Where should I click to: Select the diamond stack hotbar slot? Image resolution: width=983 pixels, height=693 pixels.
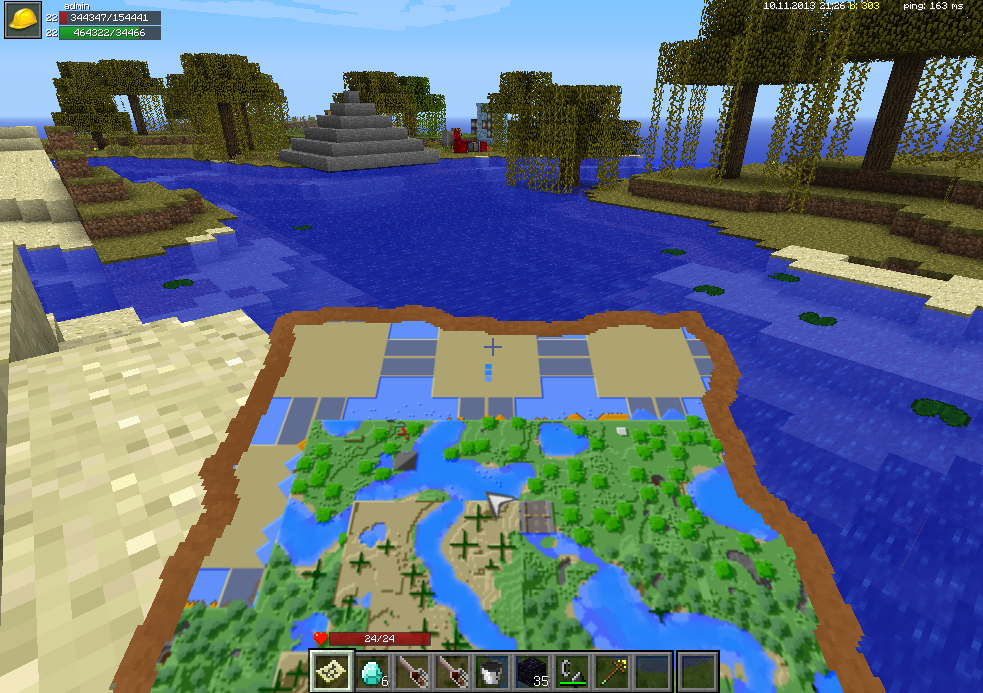pyautogui.click(x=371, y=671)
